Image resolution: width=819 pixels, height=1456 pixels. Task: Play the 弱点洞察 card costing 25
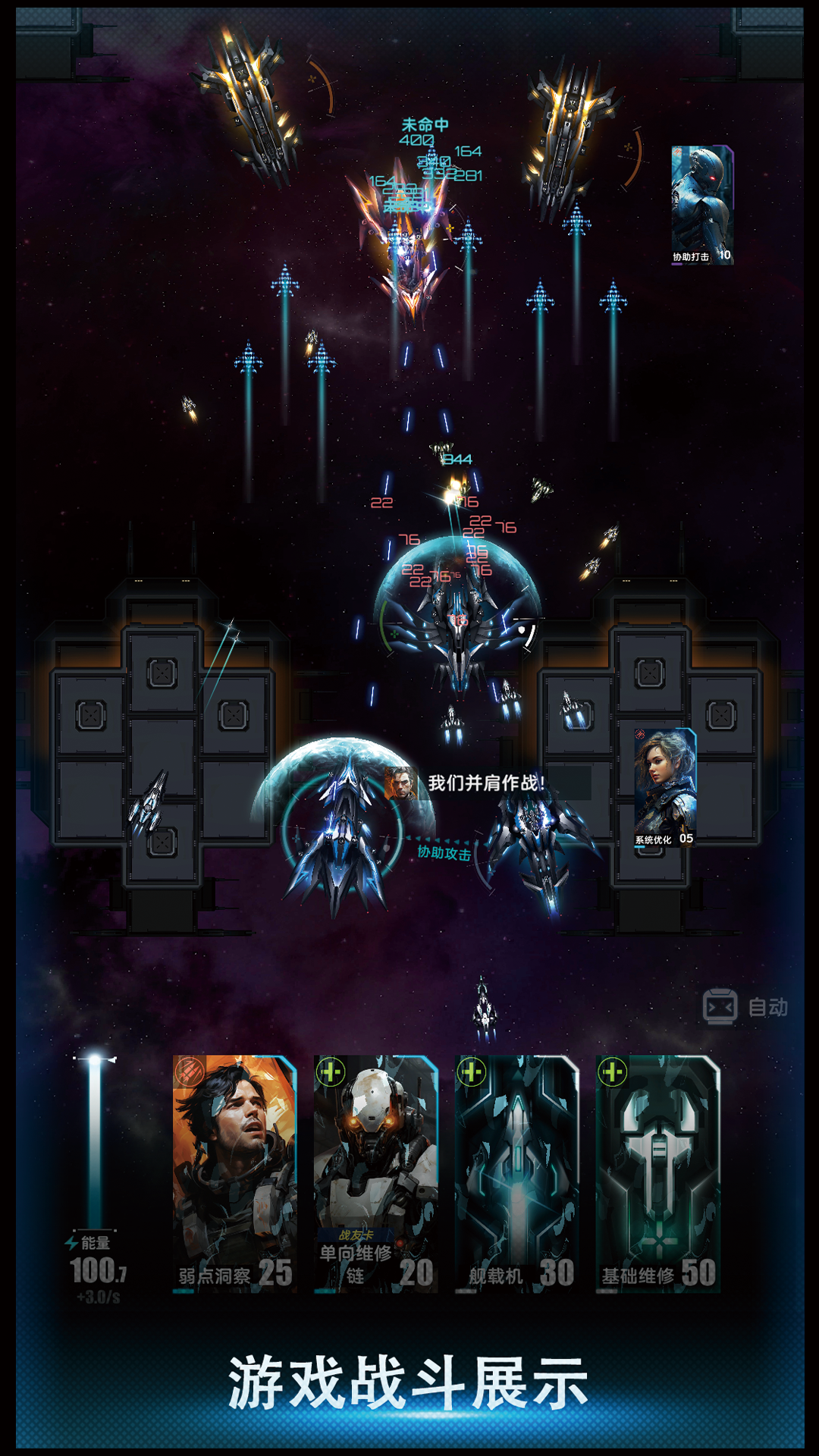pyautogui.click(x=234, y=1172)
